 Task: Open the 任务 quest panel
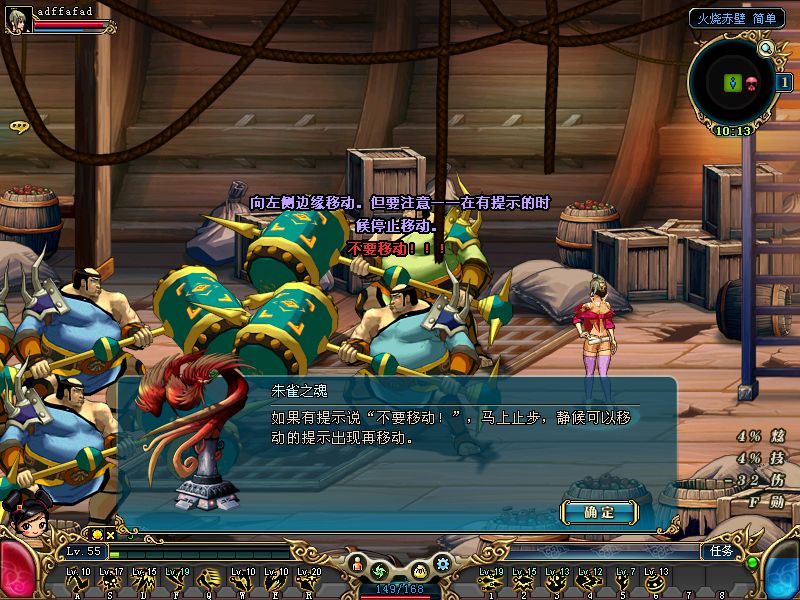721,551
